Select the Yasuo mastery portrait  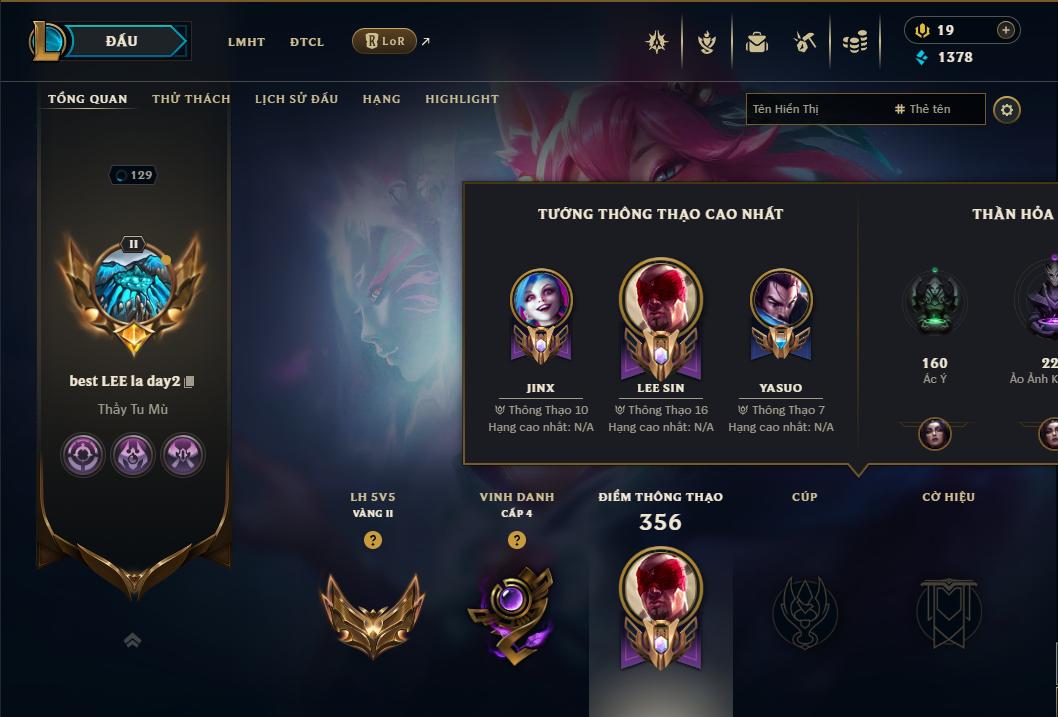780,300
